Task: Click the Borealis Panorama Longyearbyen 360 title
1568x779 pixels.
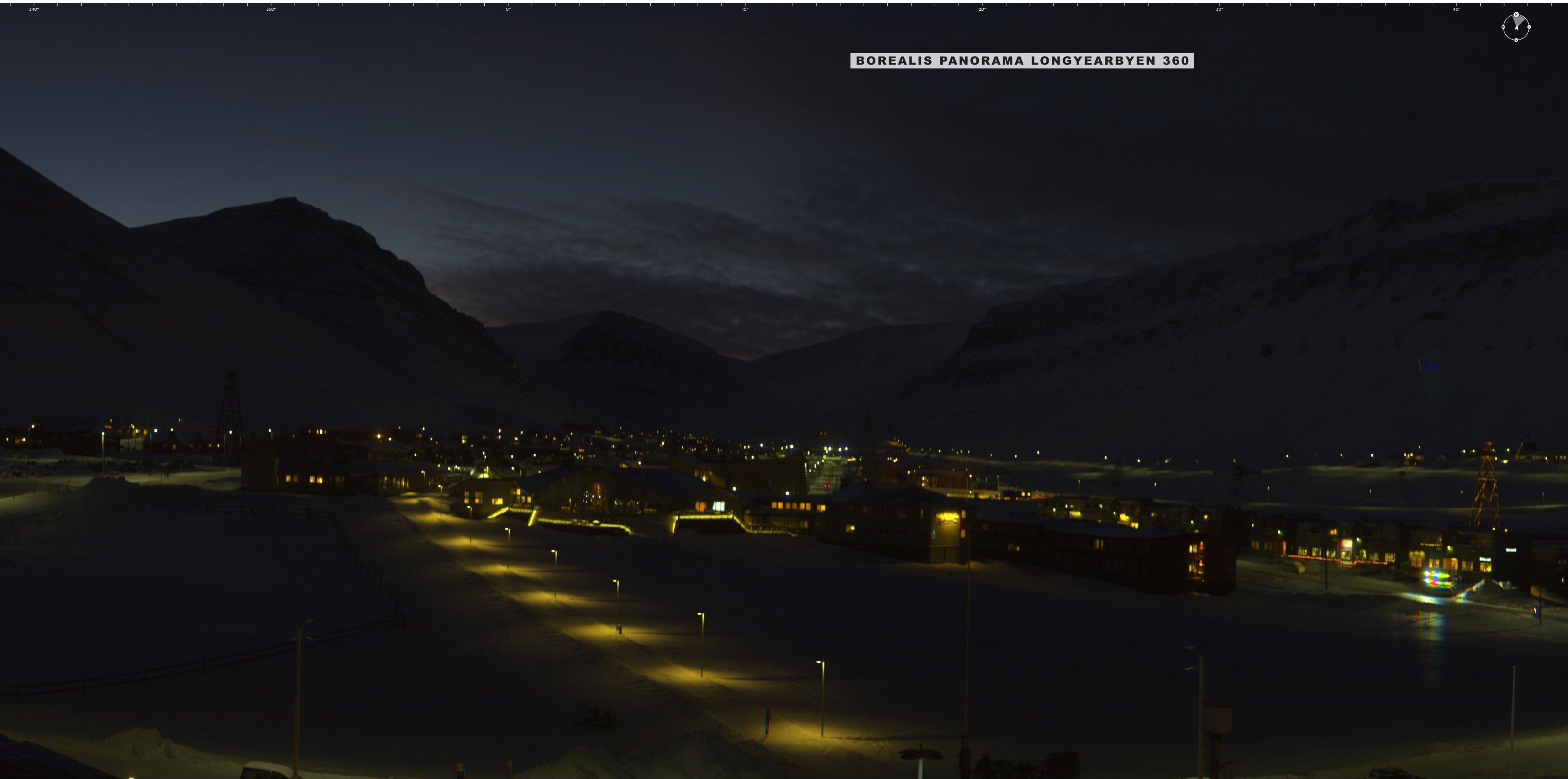Action: point(1021,61)
